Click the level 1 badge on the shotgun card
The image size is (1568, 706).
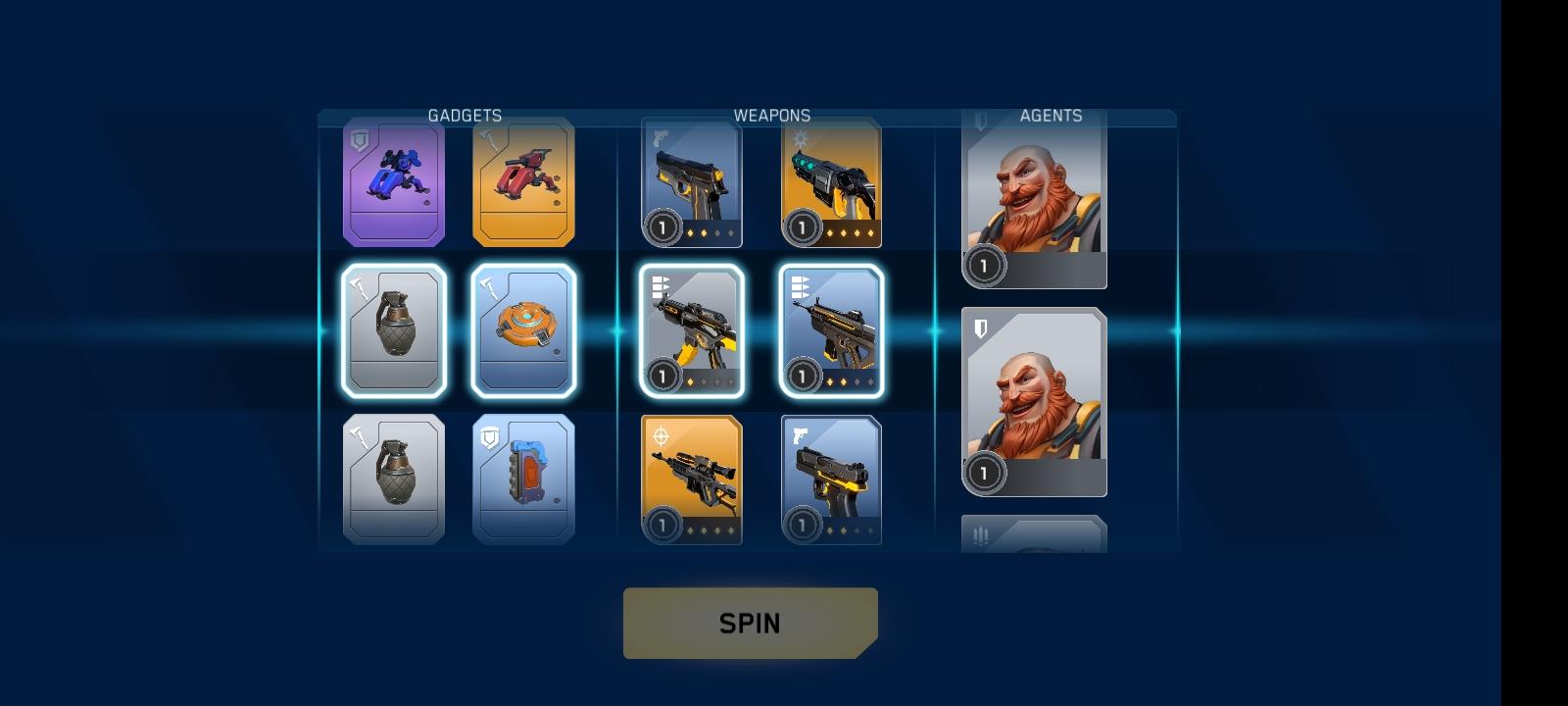(802, 227)
